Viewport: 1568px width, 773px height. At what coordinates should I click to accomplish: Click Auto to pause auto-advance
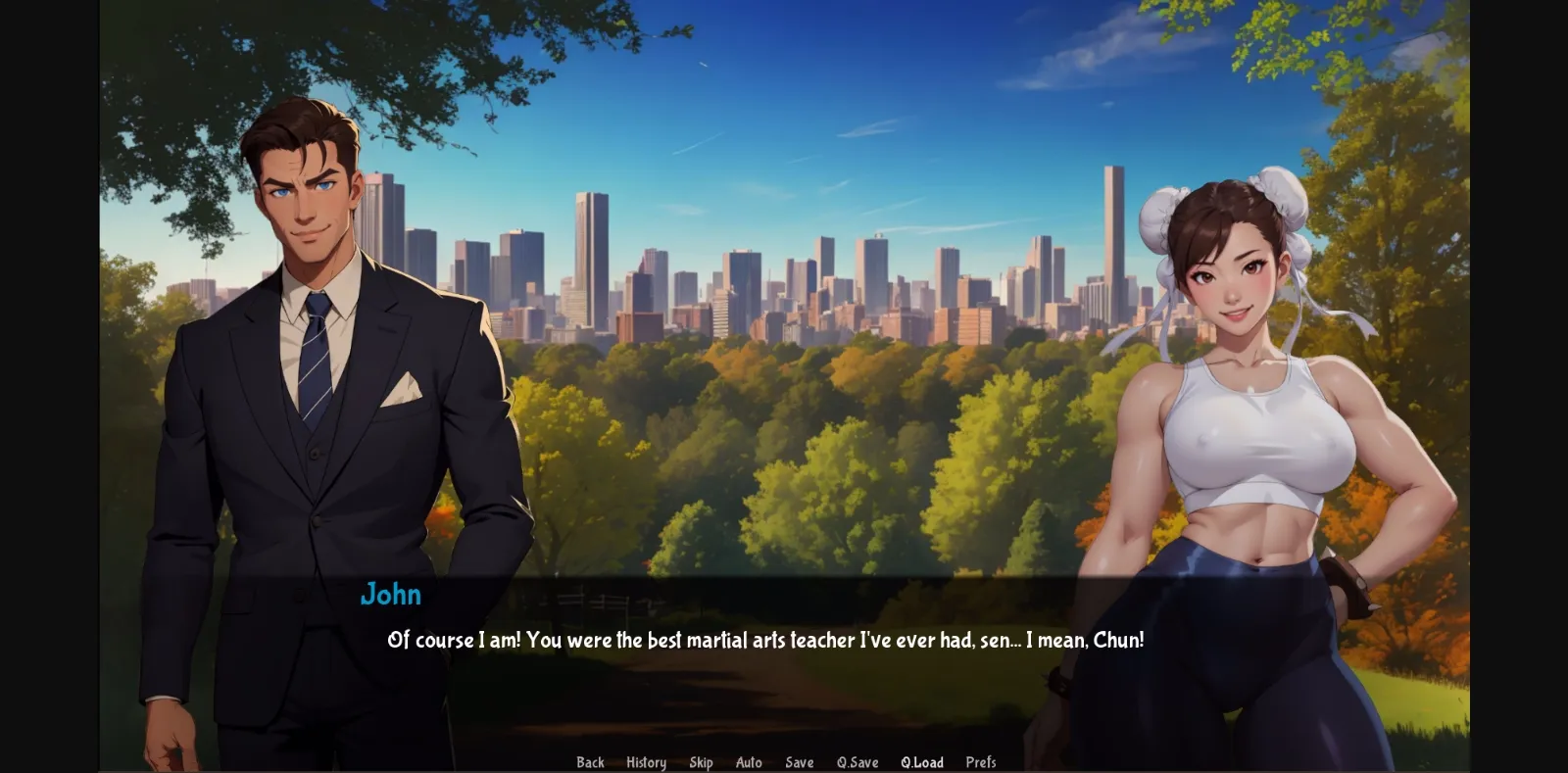[749, 761]
